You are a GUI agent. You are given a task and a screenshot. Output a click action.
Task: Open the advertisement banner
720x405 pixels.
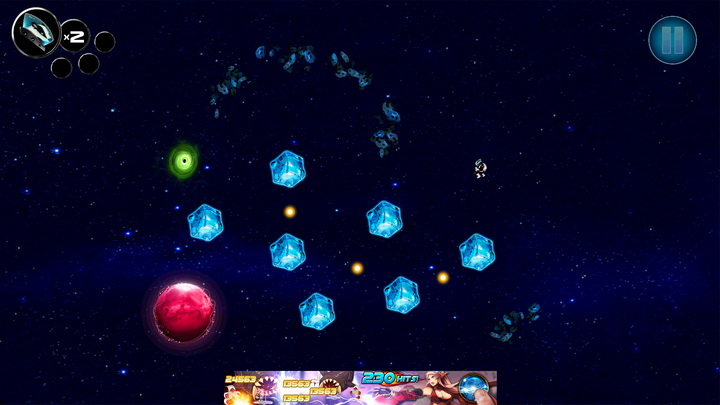tap(360, 388)
